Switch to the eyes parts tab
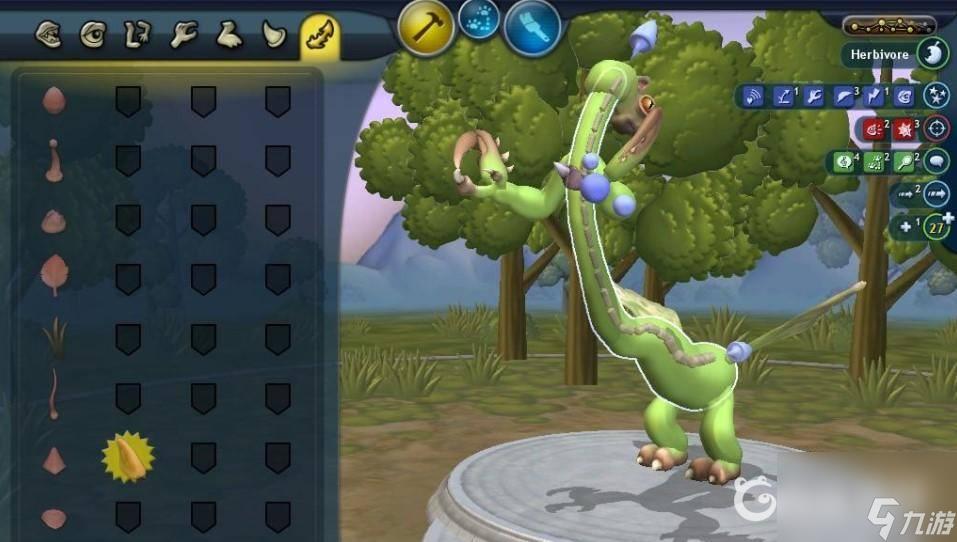957x542 pixels. click(92, 36)
